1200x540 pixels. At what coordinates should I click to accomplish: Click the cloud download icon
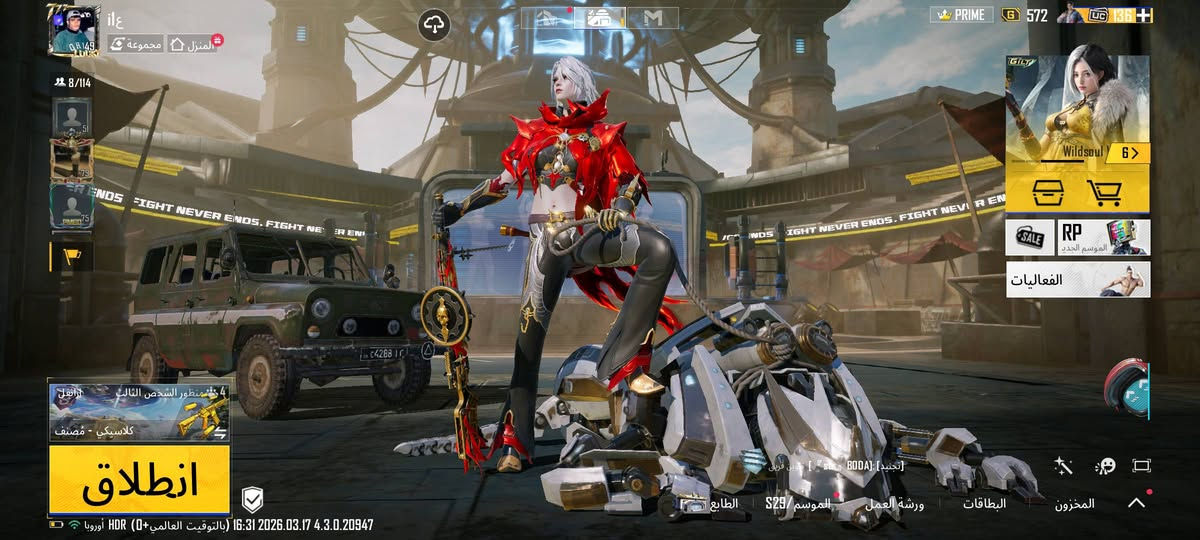tap(435, 25)
